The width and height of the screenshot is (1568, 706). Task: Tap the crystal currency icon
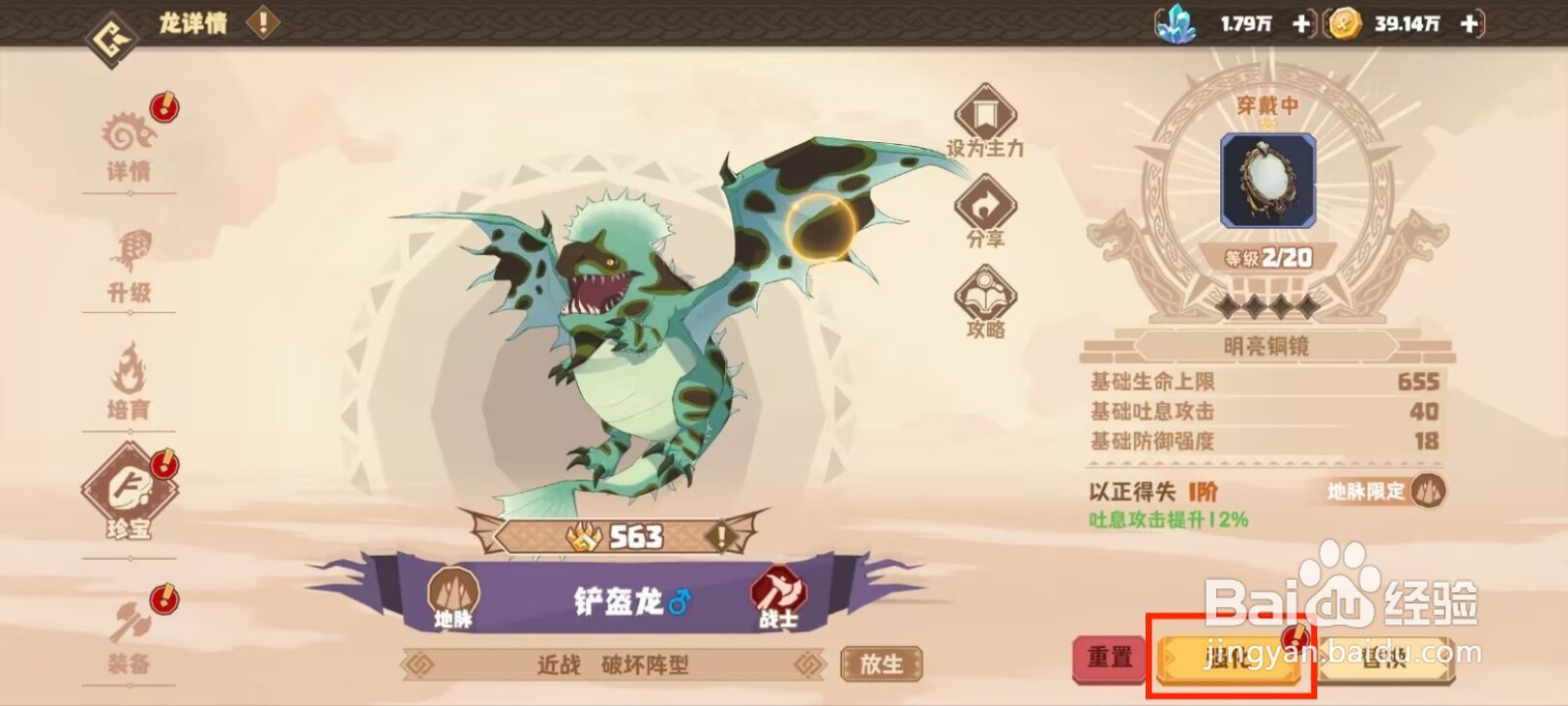[1180, 25]
